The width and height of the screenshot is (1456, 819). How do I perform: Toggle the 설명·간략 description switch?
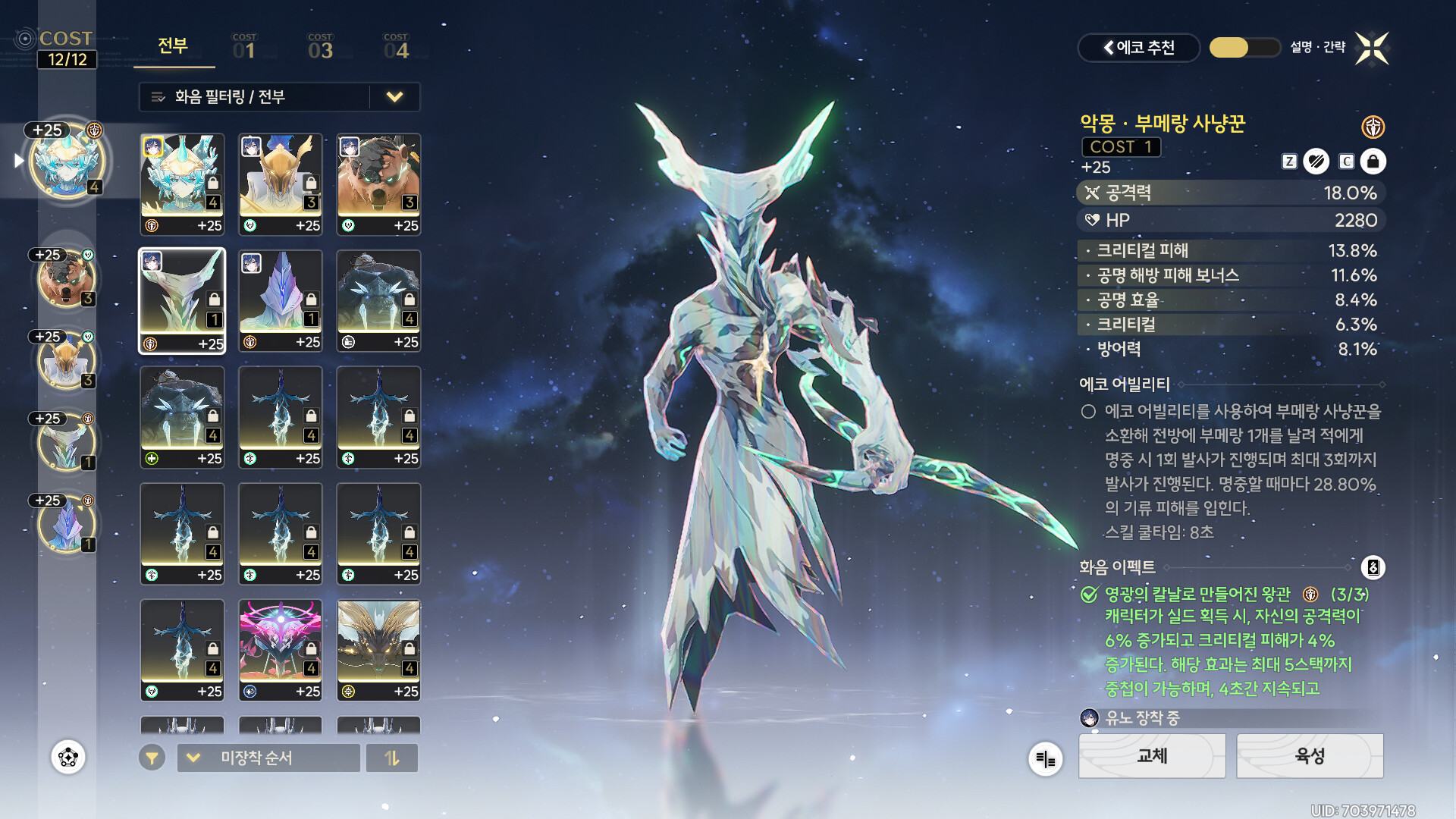1244,48
